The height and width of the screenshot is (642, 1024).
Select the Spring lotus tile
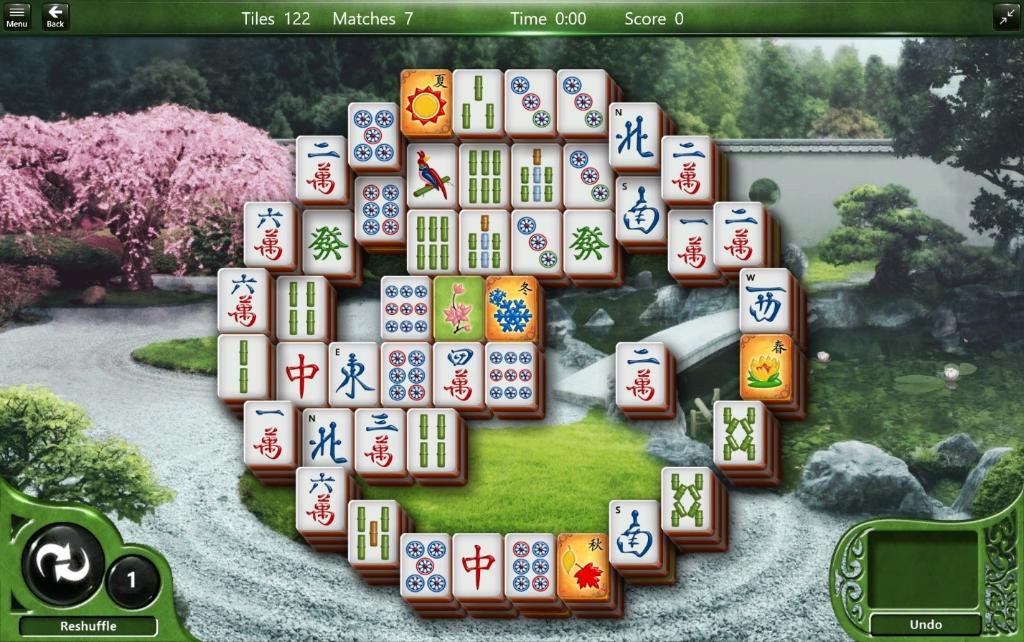click(x=765, y=368)
